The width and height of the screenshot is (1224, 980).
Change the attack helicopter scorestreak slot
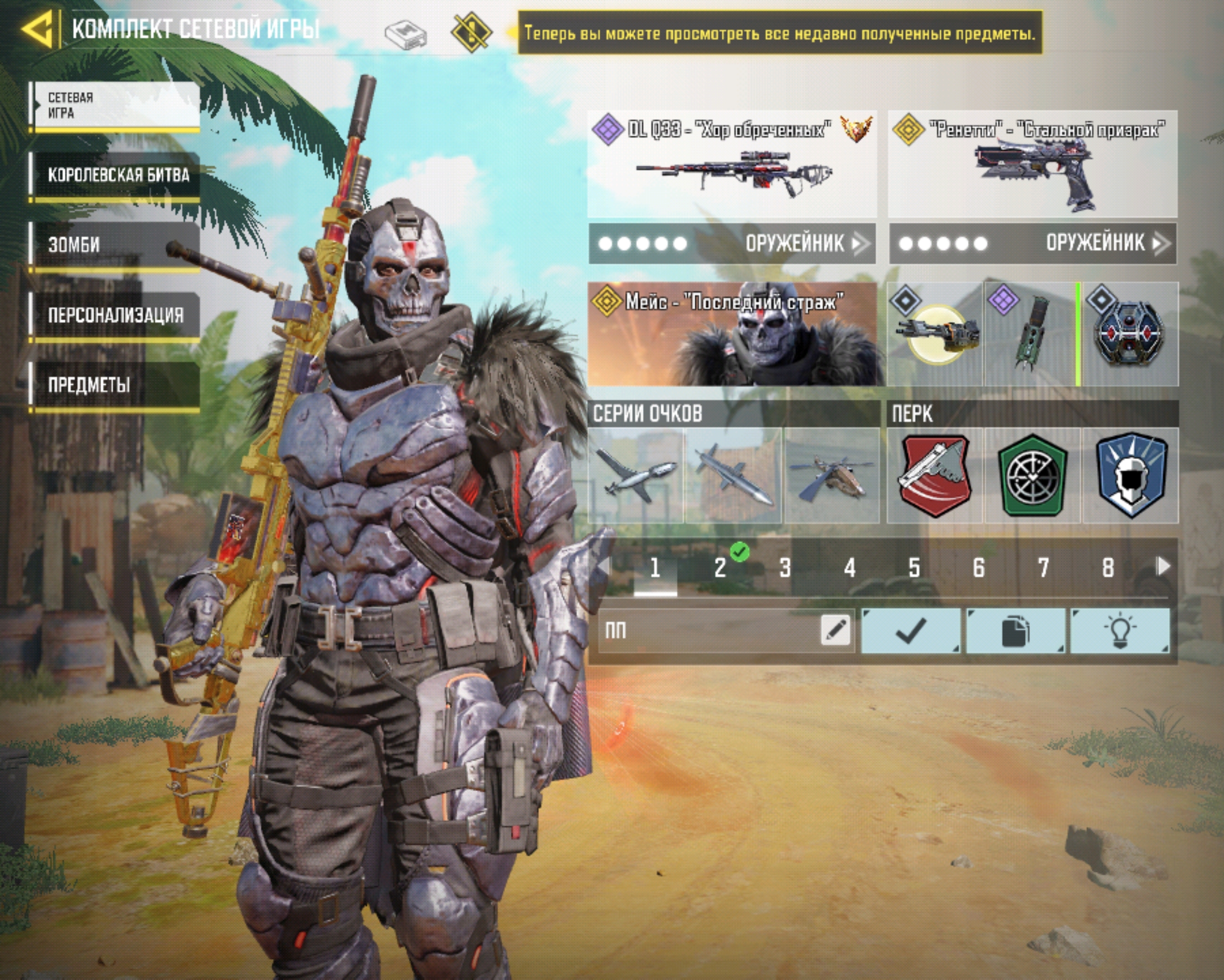pyautogui.click(x=831, y=476)
